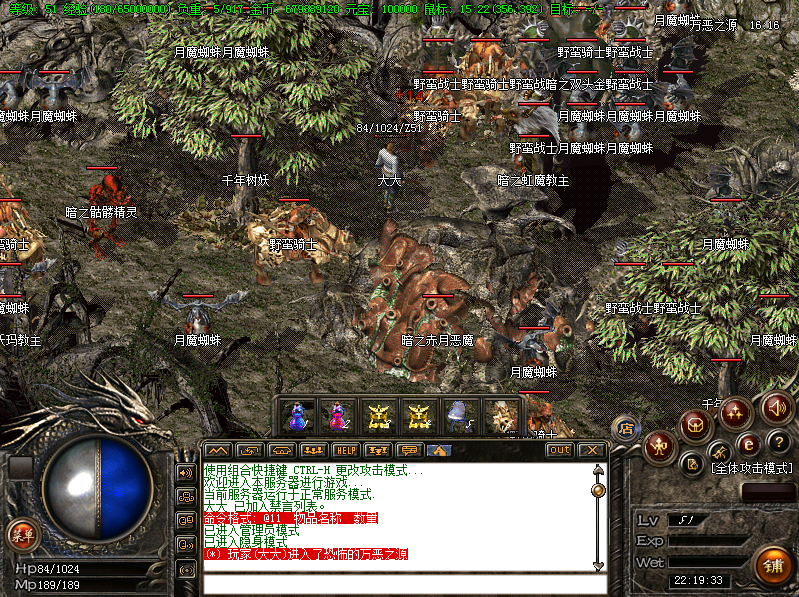Open the HELP button above chat

click(x=345, y=450)
